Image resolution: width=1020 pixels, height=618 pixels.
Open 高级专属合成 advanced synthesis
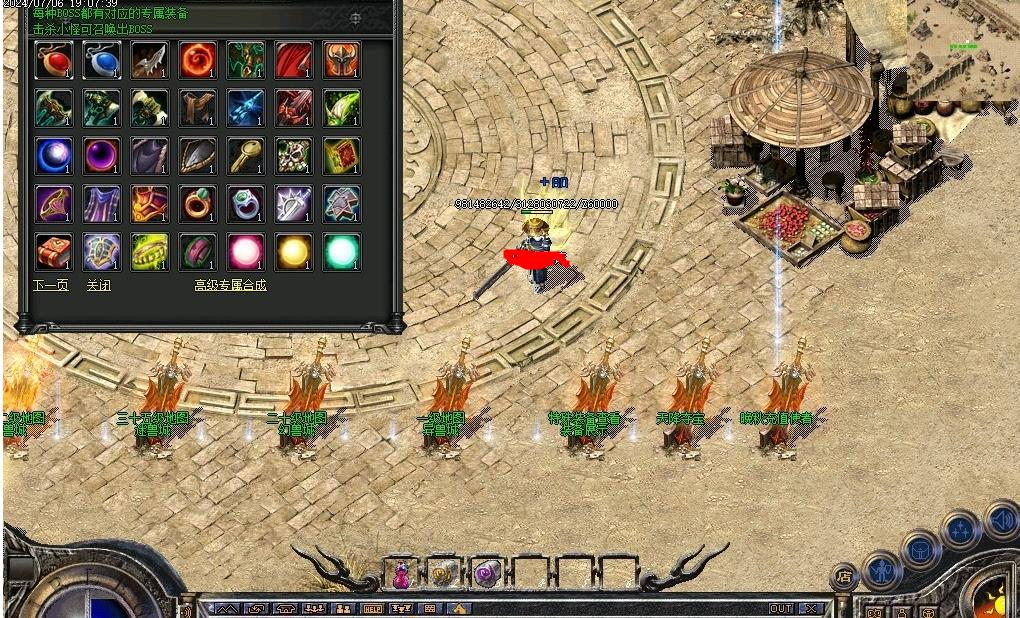(x=230, y=285)
